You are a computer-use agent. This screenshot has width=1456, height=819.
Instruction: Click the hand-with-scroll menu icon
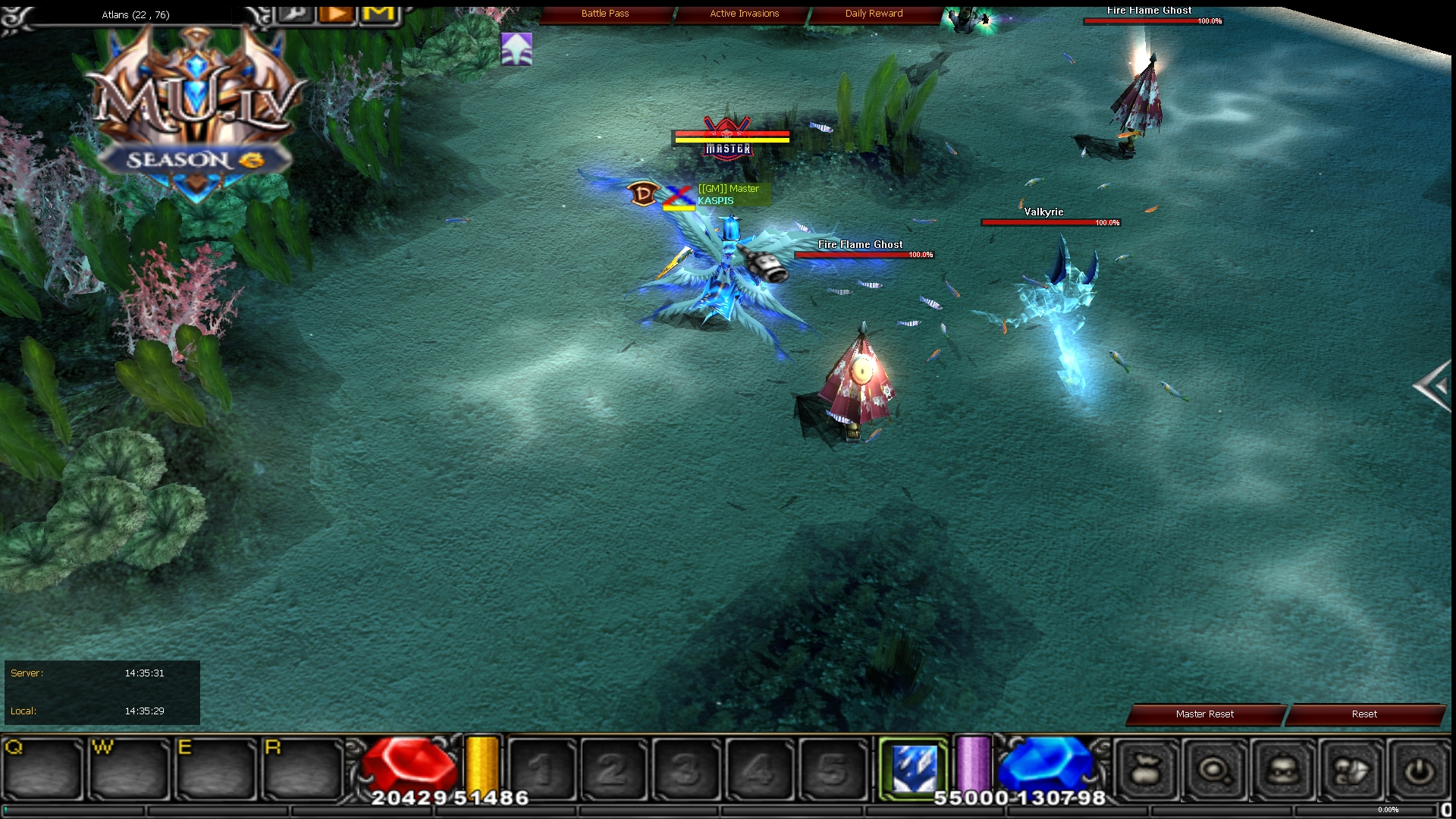coord(1351,771)
